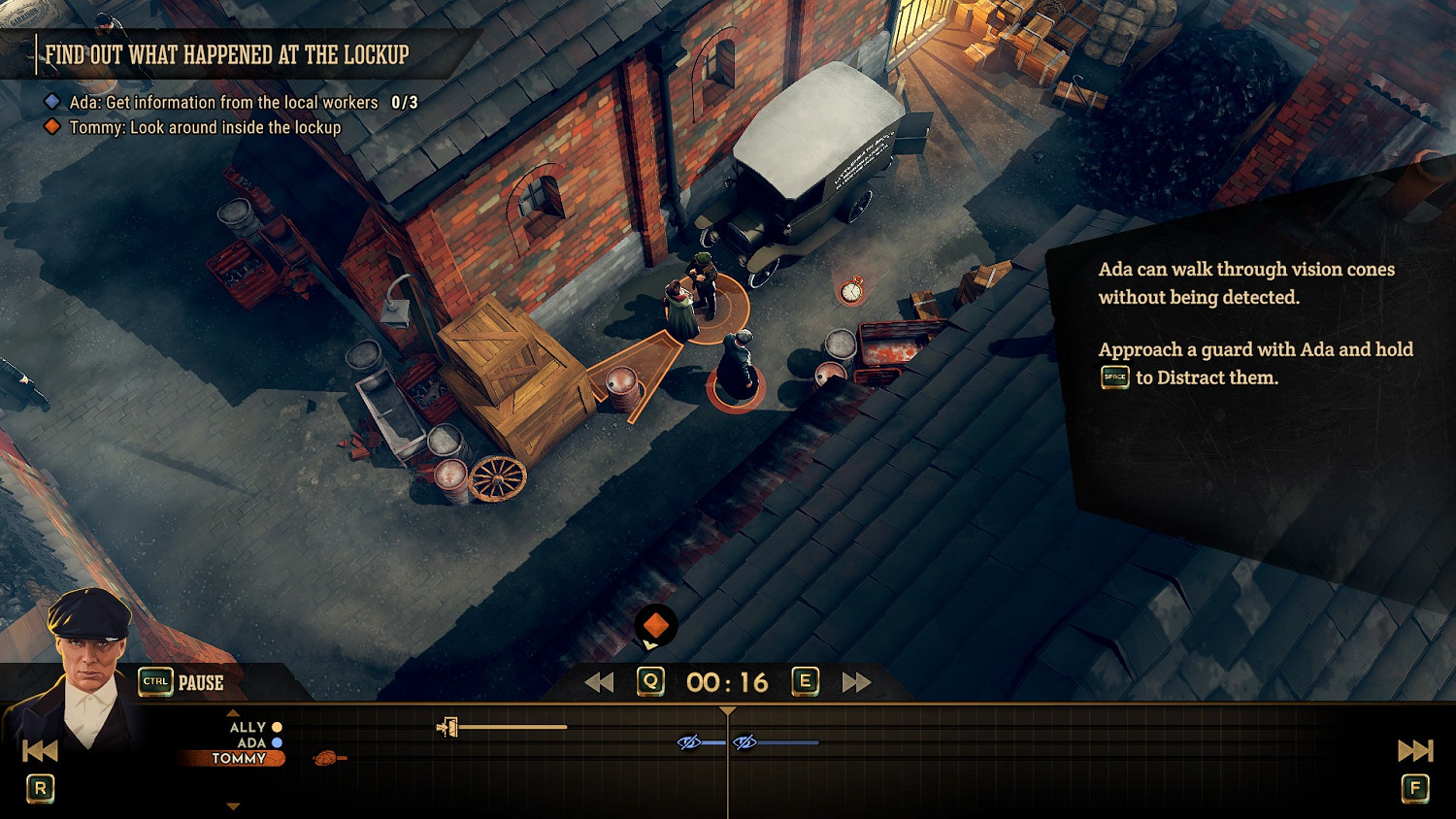This screenshot has height=819, width=1456.
Task: Jump to the start of the timeline
Action: [40, 750]
